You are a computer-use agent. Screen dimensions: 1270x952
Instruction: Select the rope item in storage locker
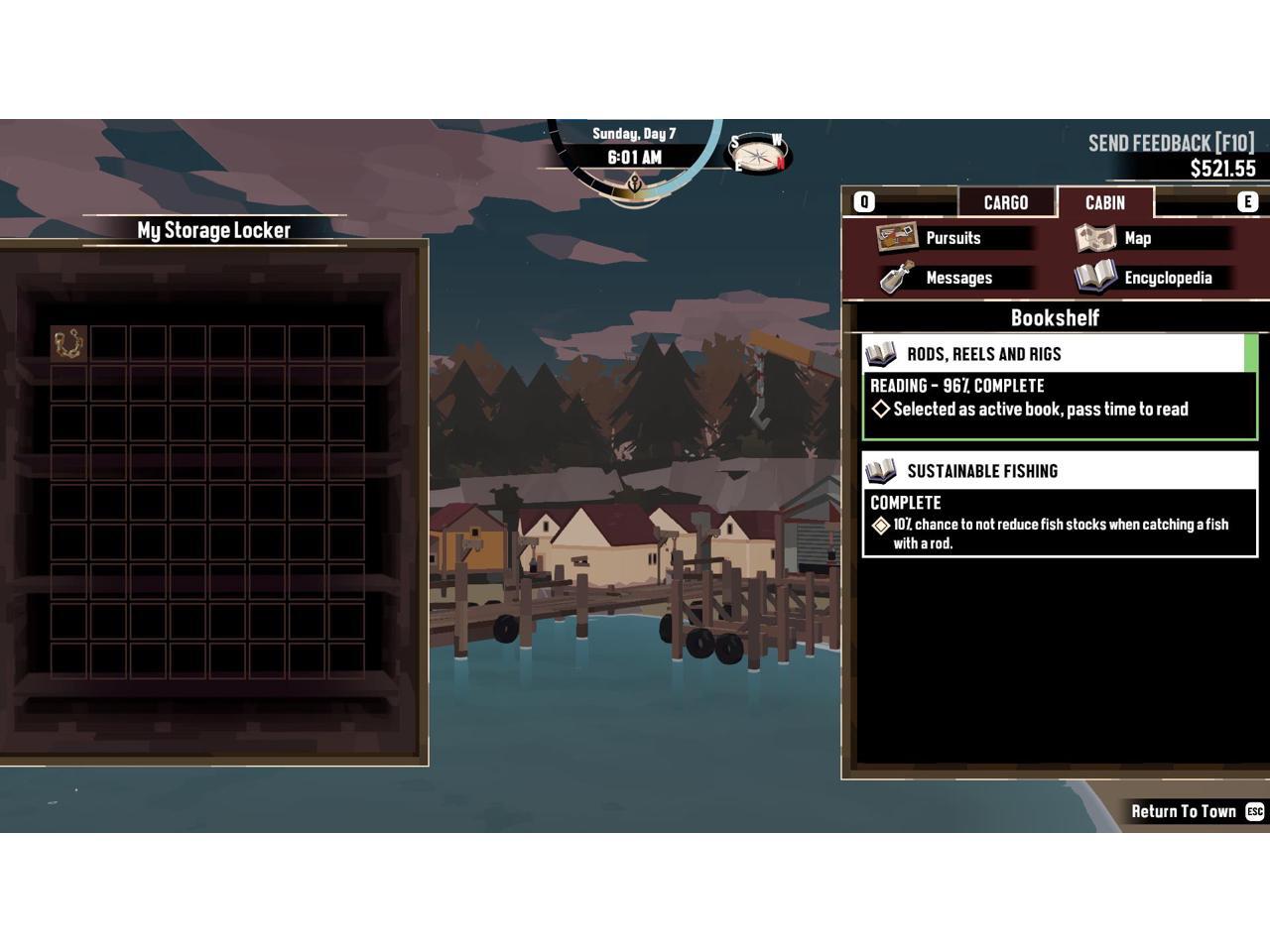[x=68, y=344]
